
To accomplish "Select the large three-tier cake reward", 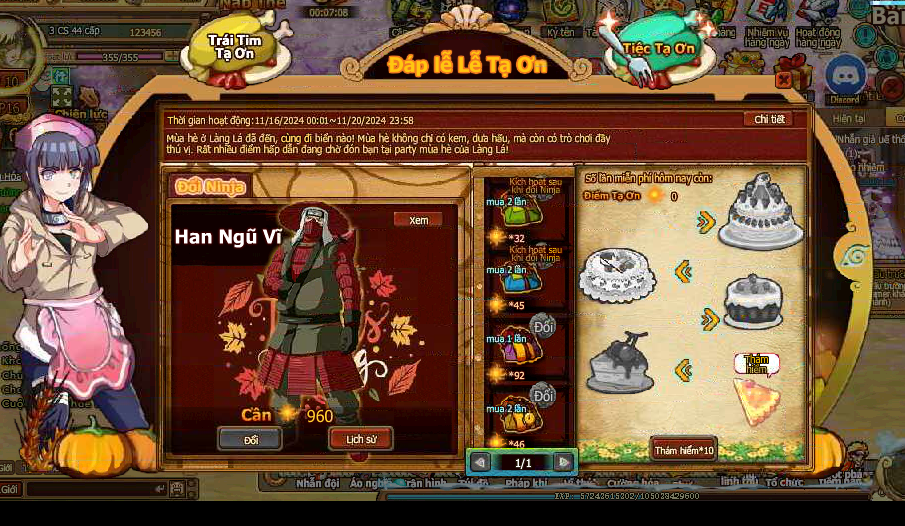I will point(760,212).
